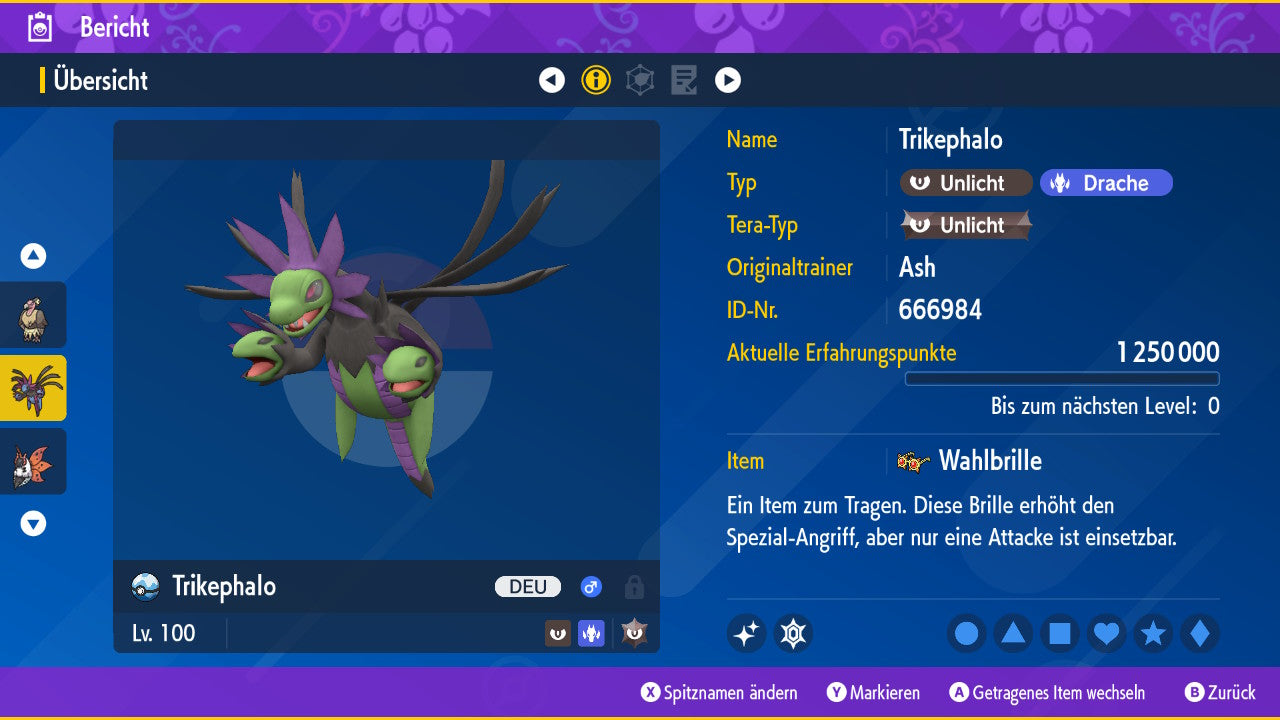Image resolution: width=1280 pixels, height=720 pixels.
Task: Toggle the square marking
Action: tap(1060, 633)
